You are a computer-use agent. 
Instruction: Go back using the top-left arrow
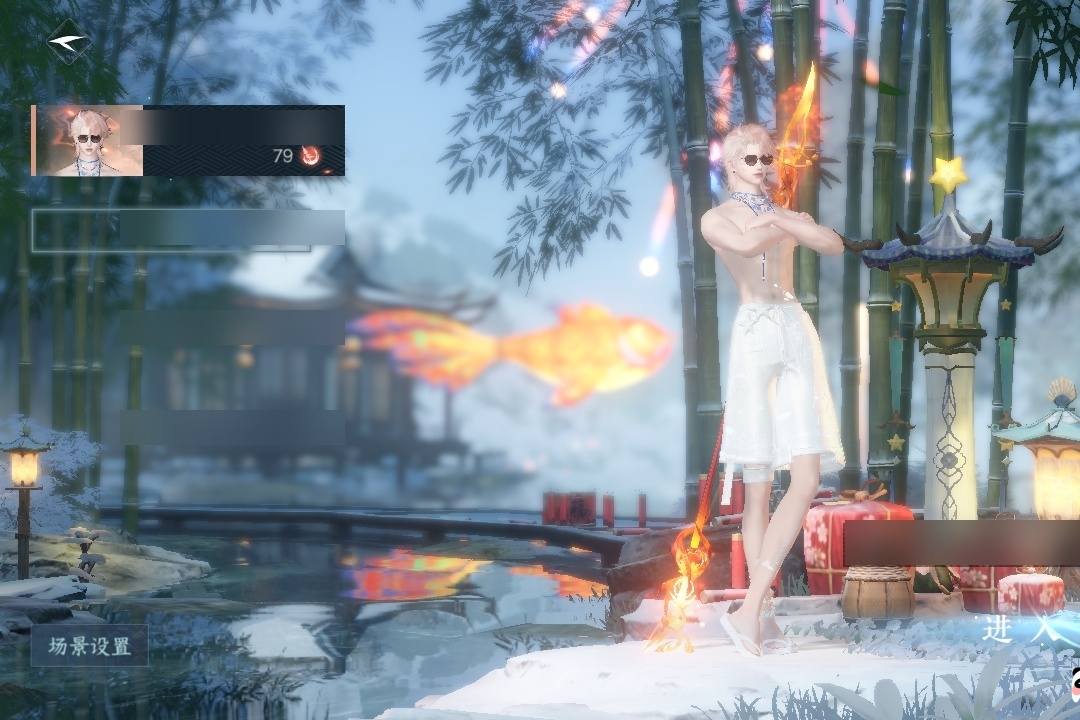[x=68, y=42]
